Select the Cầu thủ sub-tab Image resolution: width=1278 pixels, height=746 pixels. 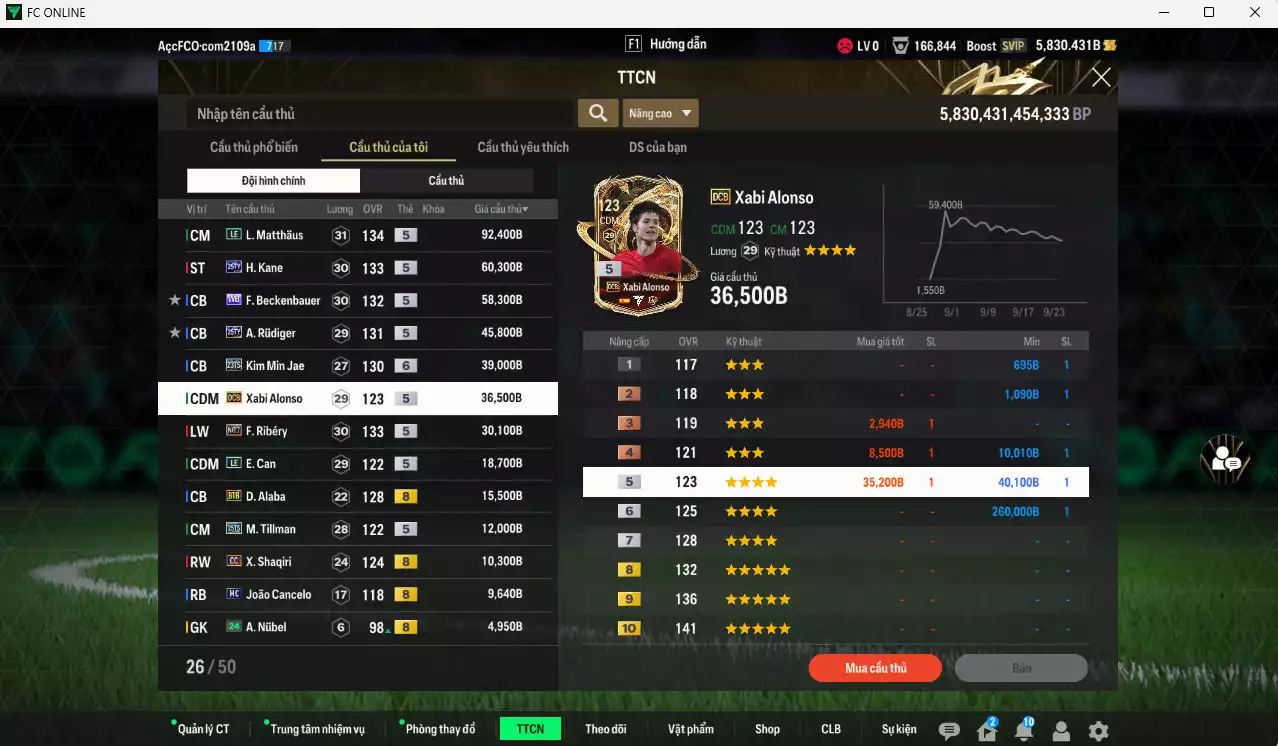(446, 181)
